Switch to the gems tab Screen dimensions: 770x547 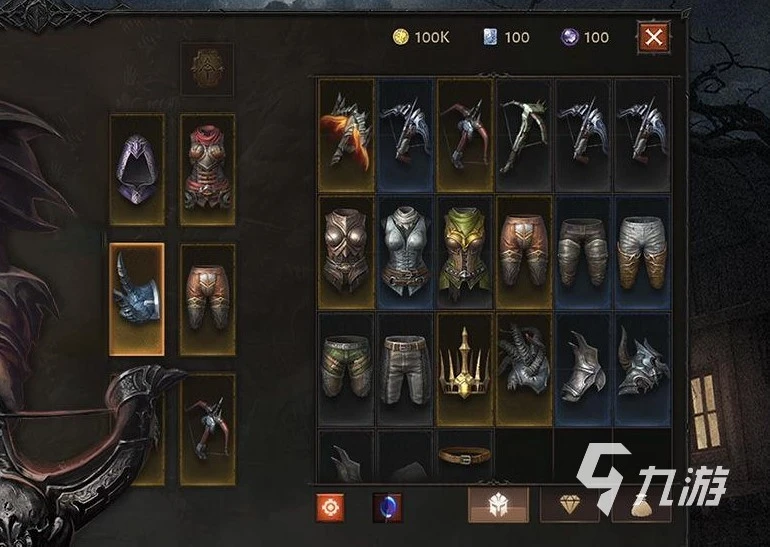(569, 506)
